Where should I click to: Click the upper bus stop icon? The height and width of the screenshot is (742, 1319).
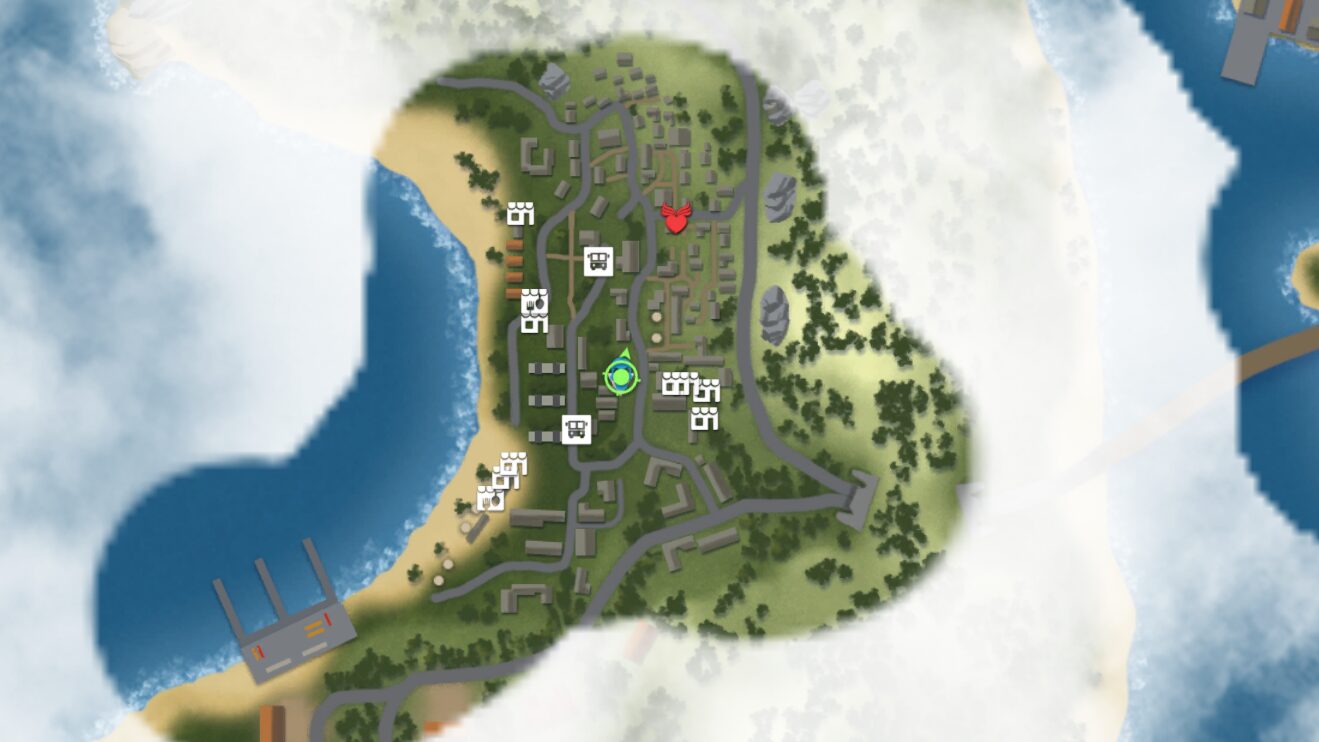[x=598, y=260]
